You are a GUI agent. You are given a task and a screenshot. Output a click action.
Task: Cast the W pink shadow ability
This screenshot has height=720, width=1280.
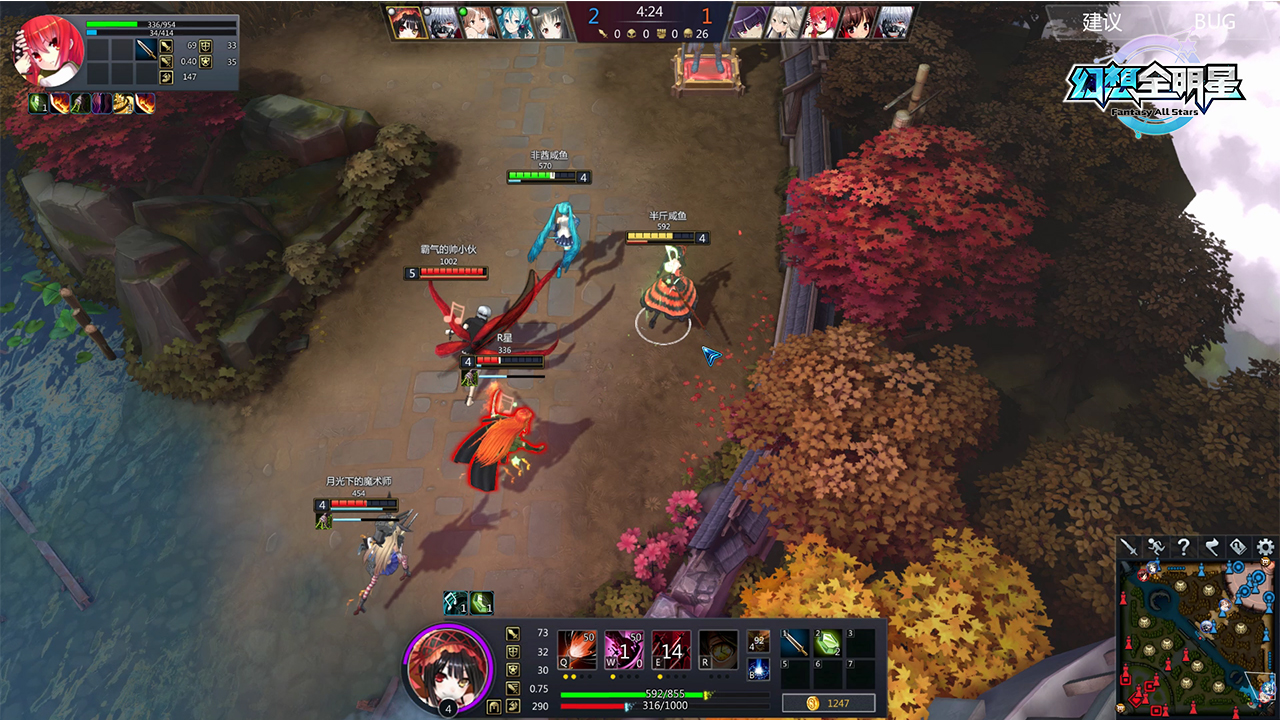[624, 649]
